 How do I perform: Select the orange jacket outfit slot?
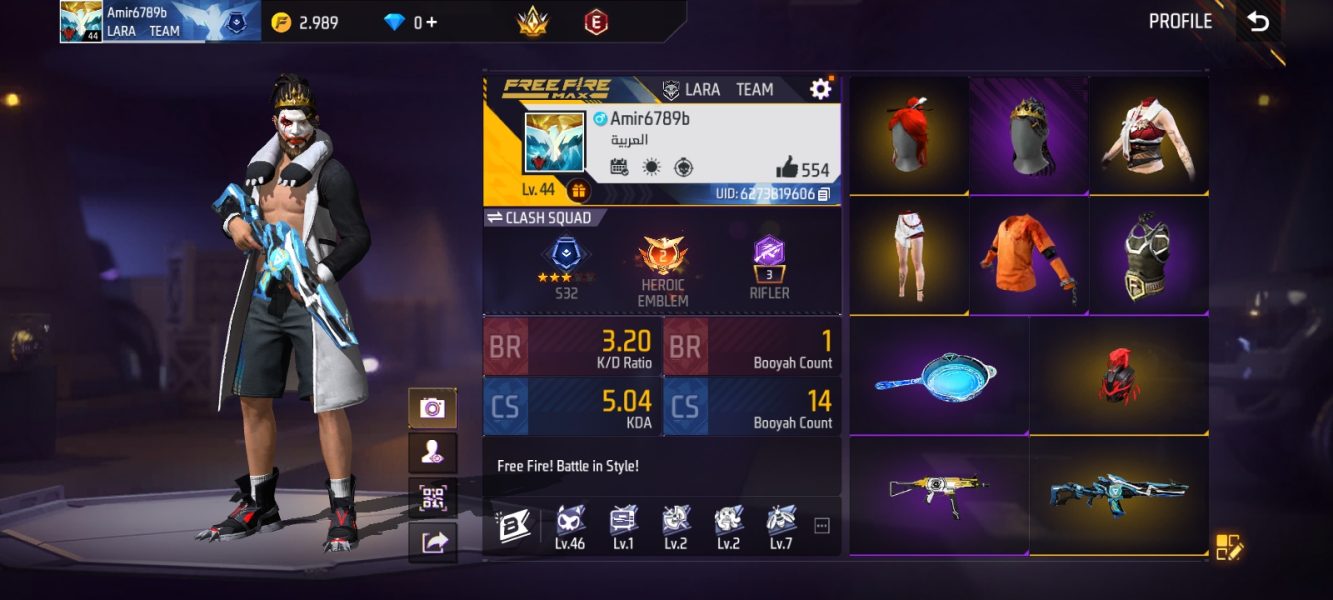click(1029, 256)
